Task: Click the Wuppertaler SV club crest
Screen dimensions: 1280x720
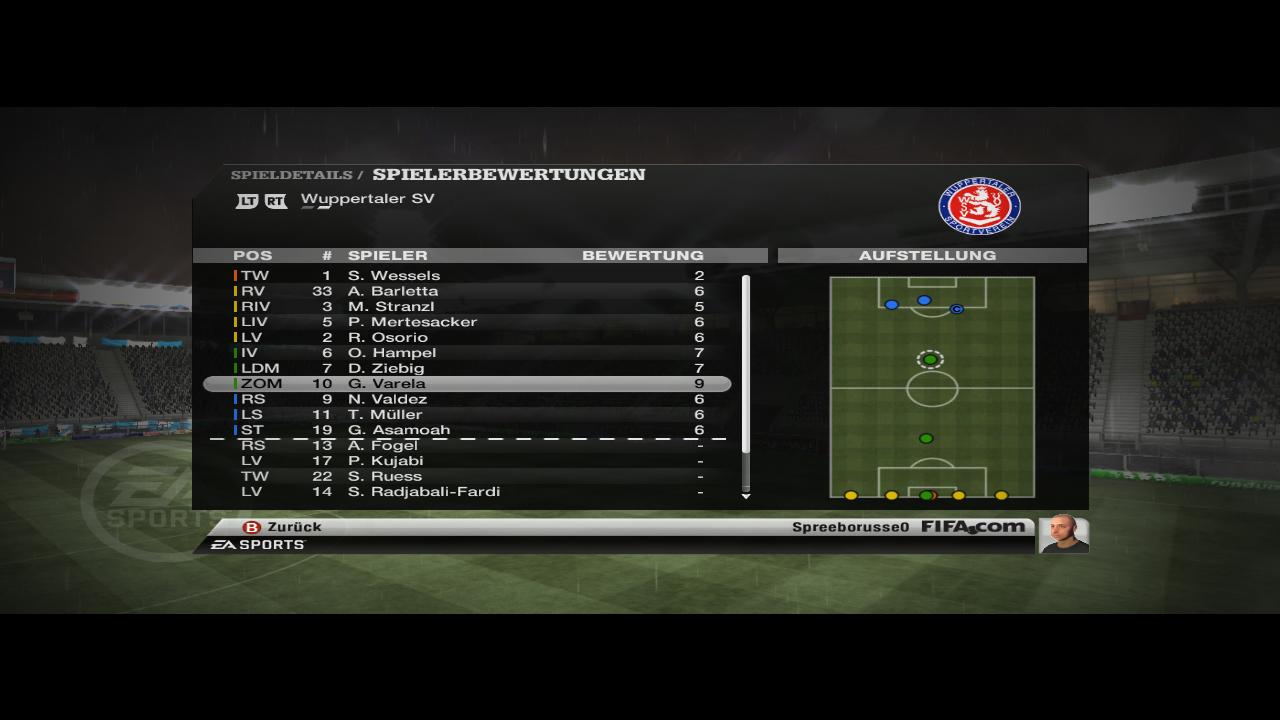Action: click(979, 207)
